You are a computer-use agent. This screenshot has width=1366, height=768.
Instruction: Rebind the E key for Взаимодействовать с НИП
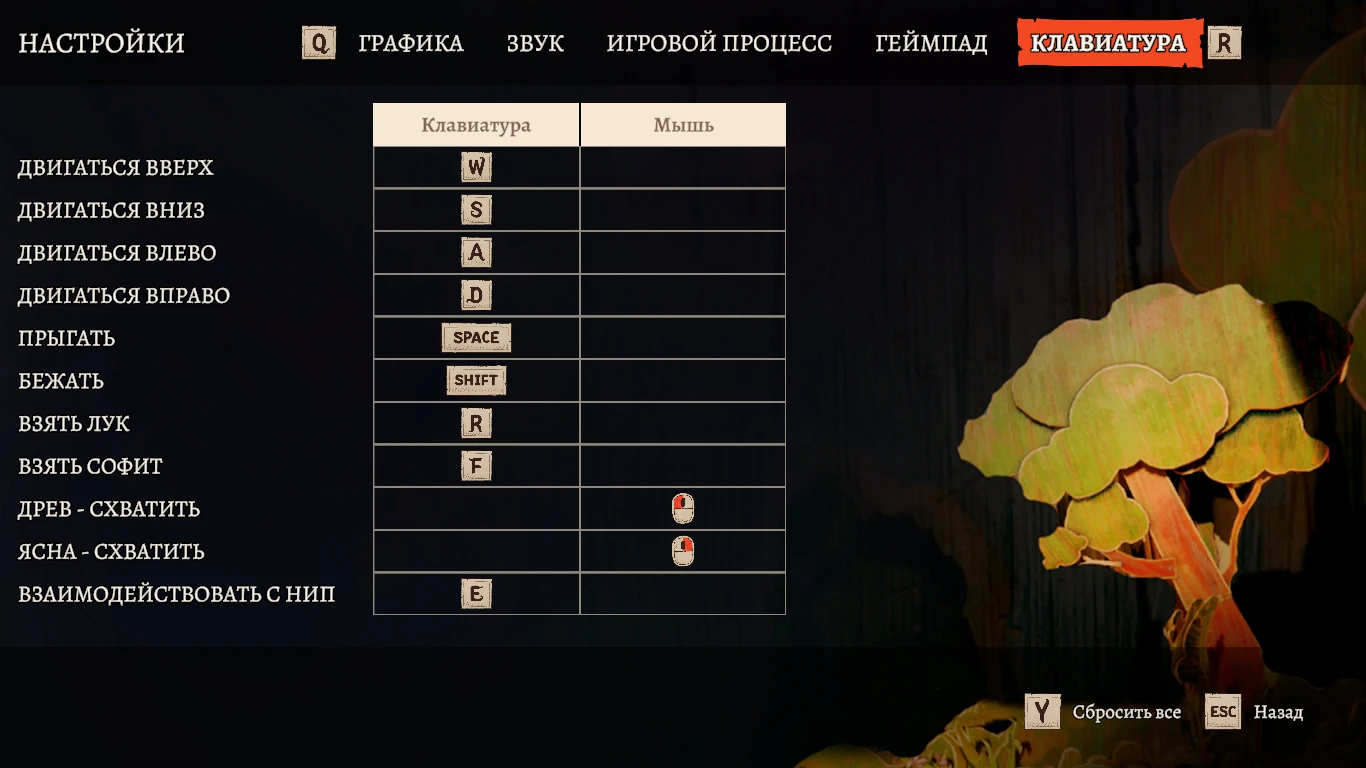[x=475, y=593]
